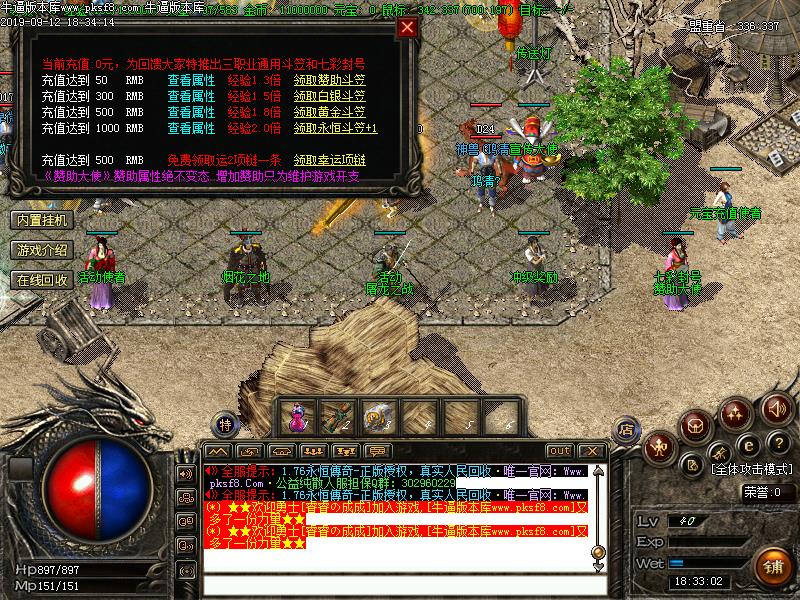Viewport: 800px width, 600px height.
Task: Claim the 领取白银斗笠 reward link
Action: (x=330, y=96)
